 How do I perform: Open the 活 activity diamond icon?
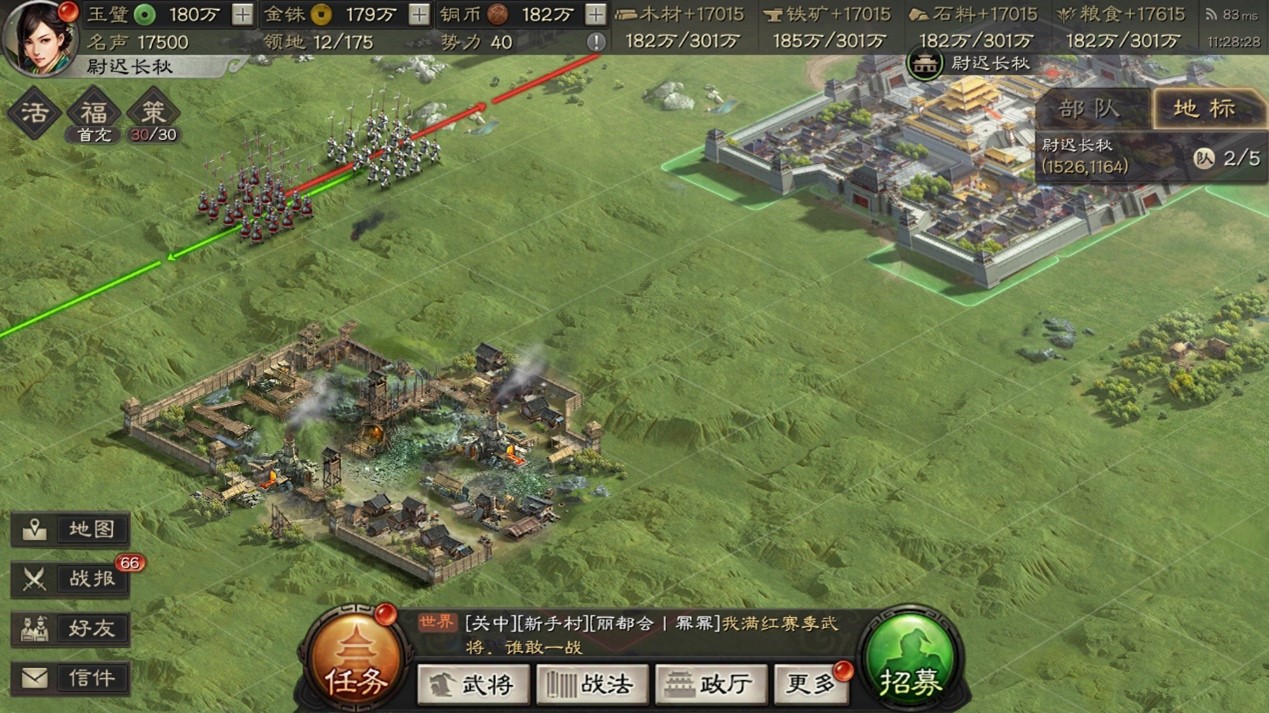coord(34,111)
